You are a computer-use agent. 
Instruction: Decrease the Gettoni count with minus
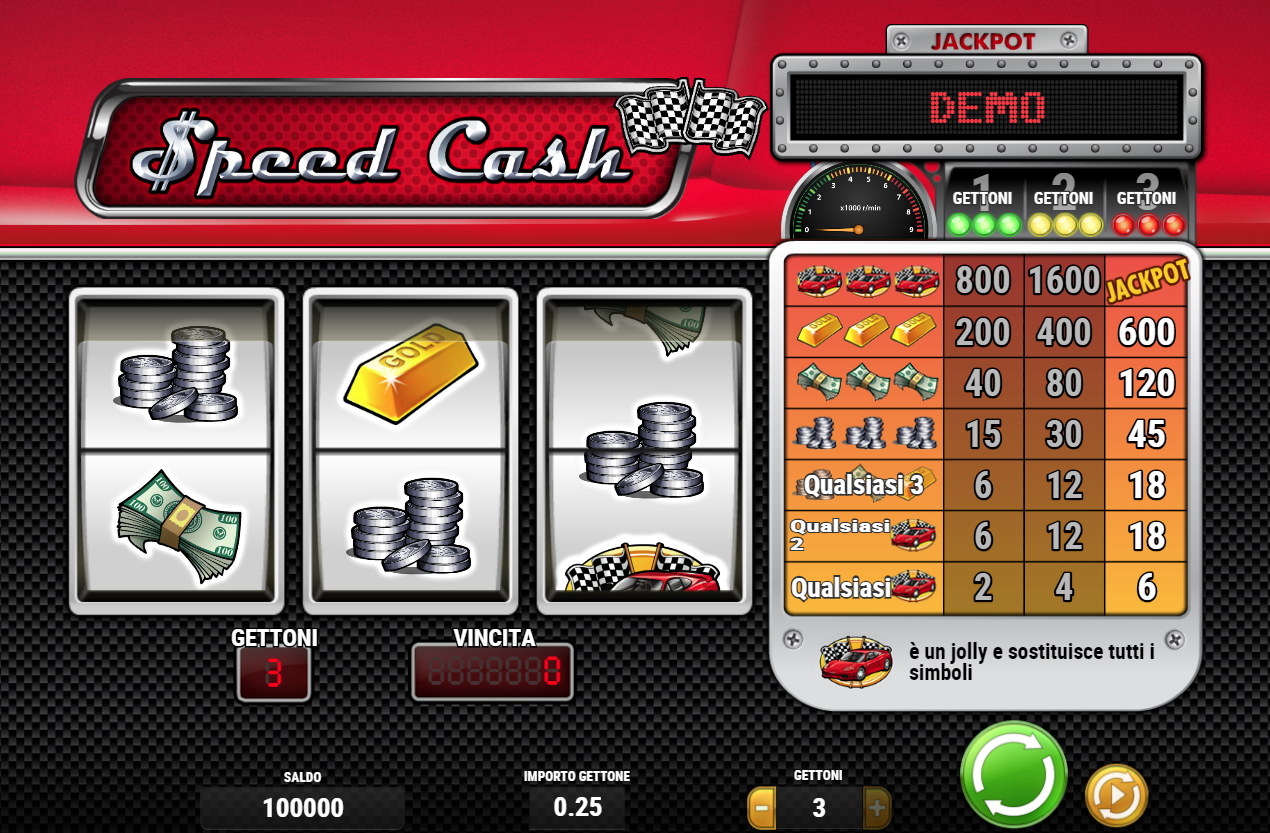coord(762,807)
